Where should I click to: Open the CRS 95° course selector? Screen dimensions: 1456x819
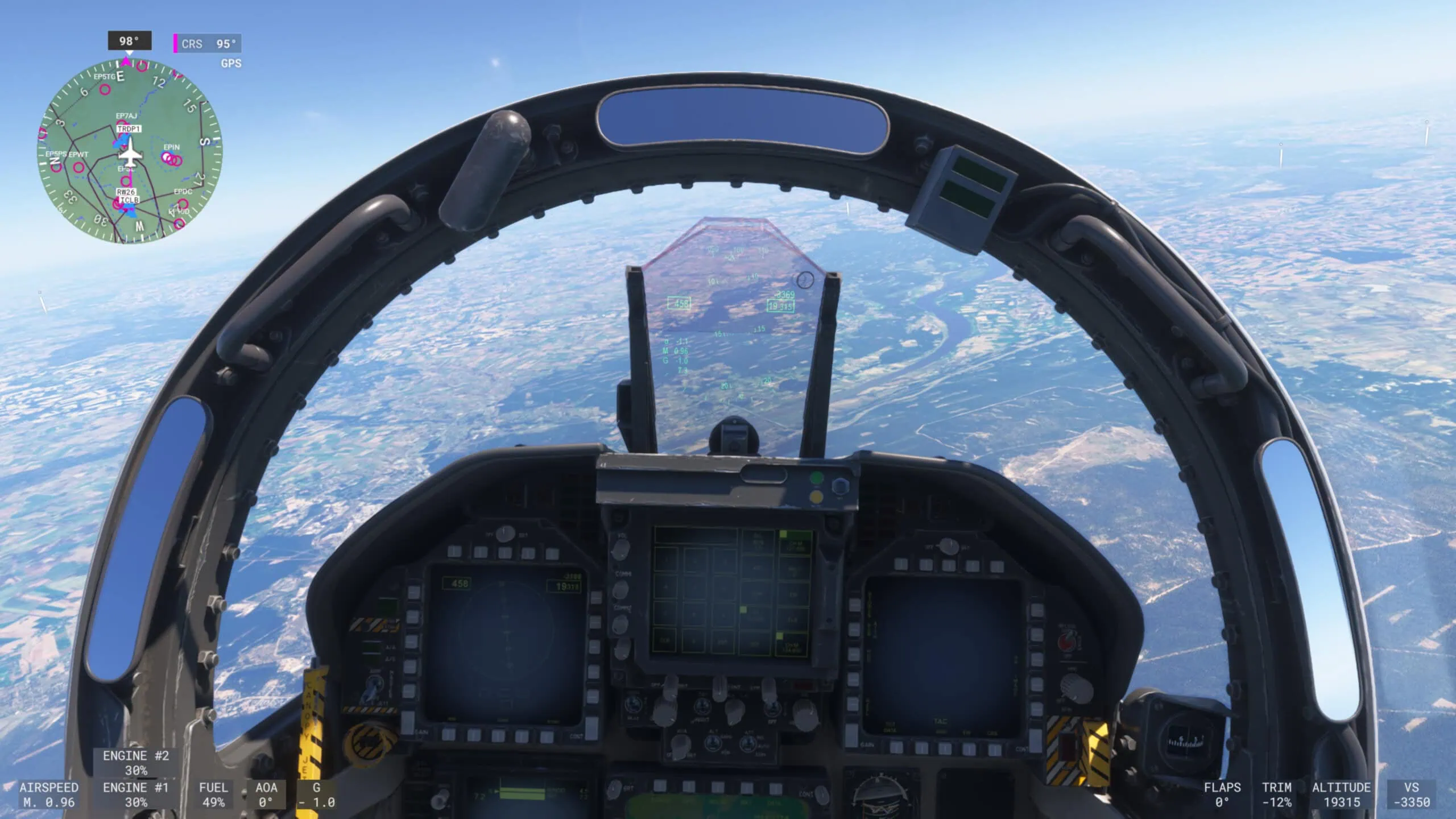208,43
